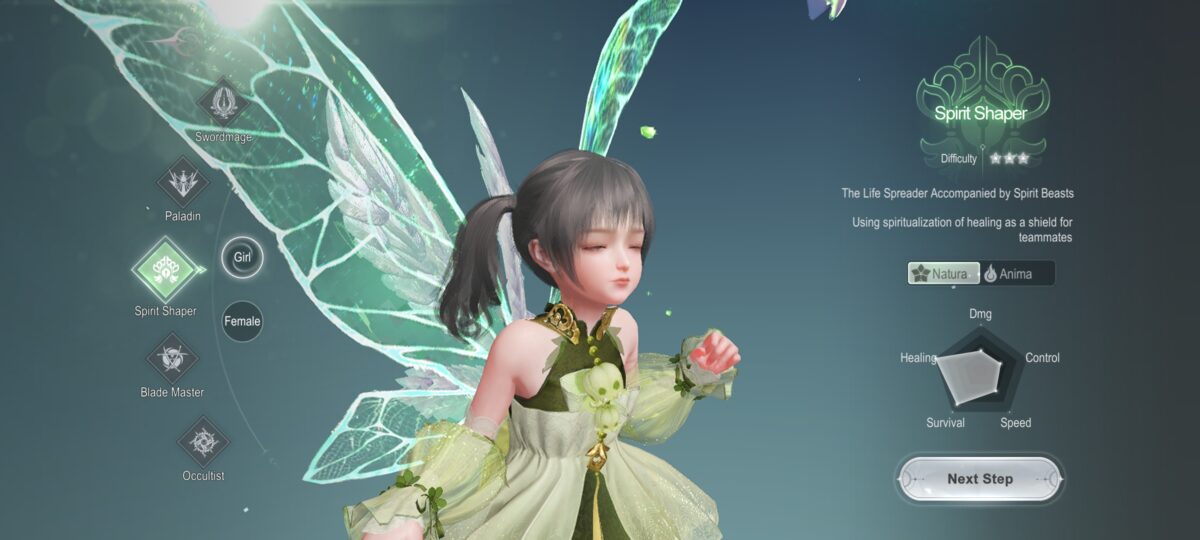Screen dimensions: 1200x540
Task: Proceed with the Next Step button
Action: pos(979,479)
